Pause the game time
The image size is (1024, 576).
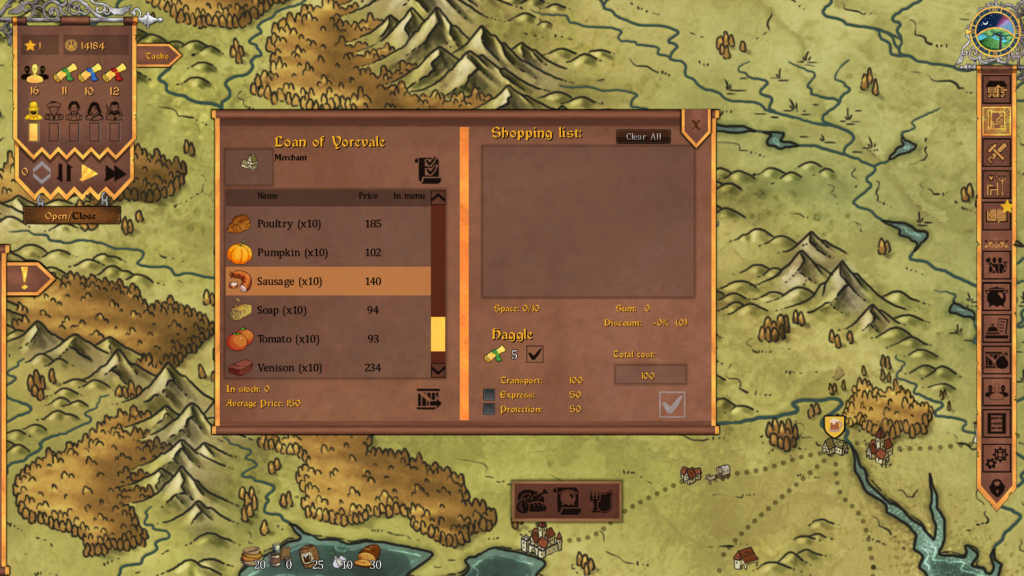point(64,173)
